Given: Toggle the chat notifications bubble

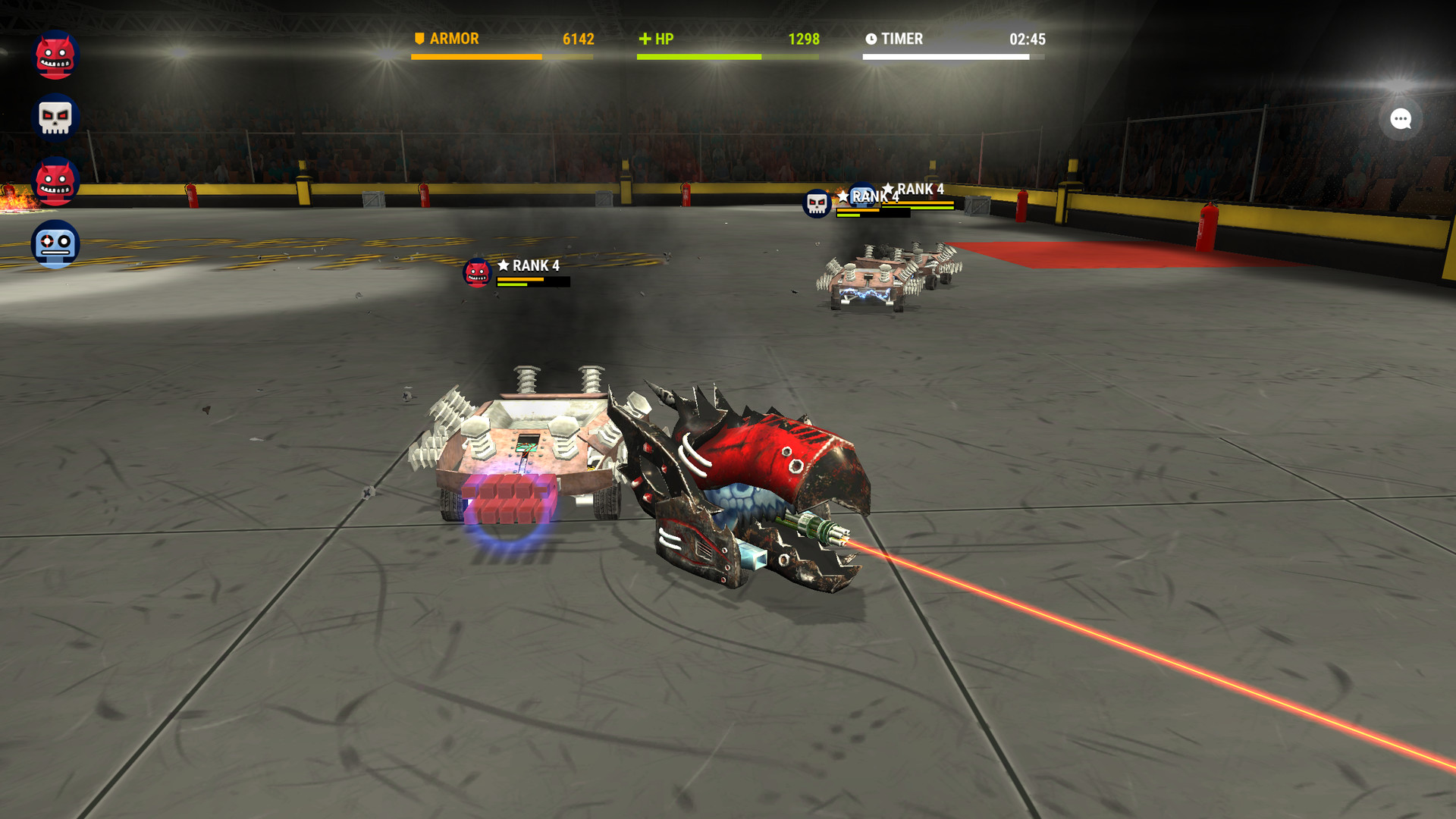Looking at the screenshot, I should click(x=1401, y=119).
